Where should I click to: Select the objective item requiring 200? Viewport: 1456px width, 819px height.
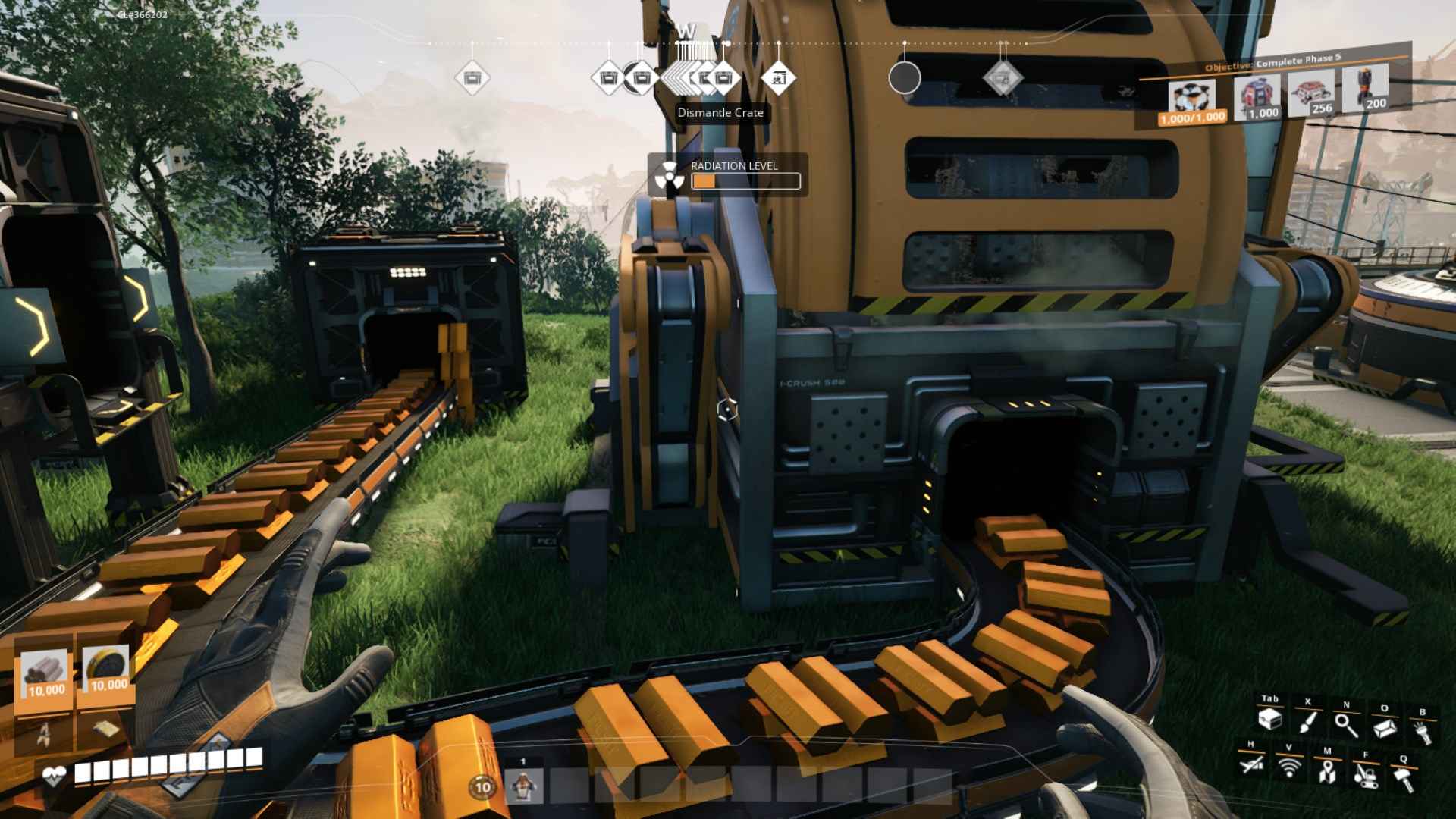click(x=1366, y=88)
